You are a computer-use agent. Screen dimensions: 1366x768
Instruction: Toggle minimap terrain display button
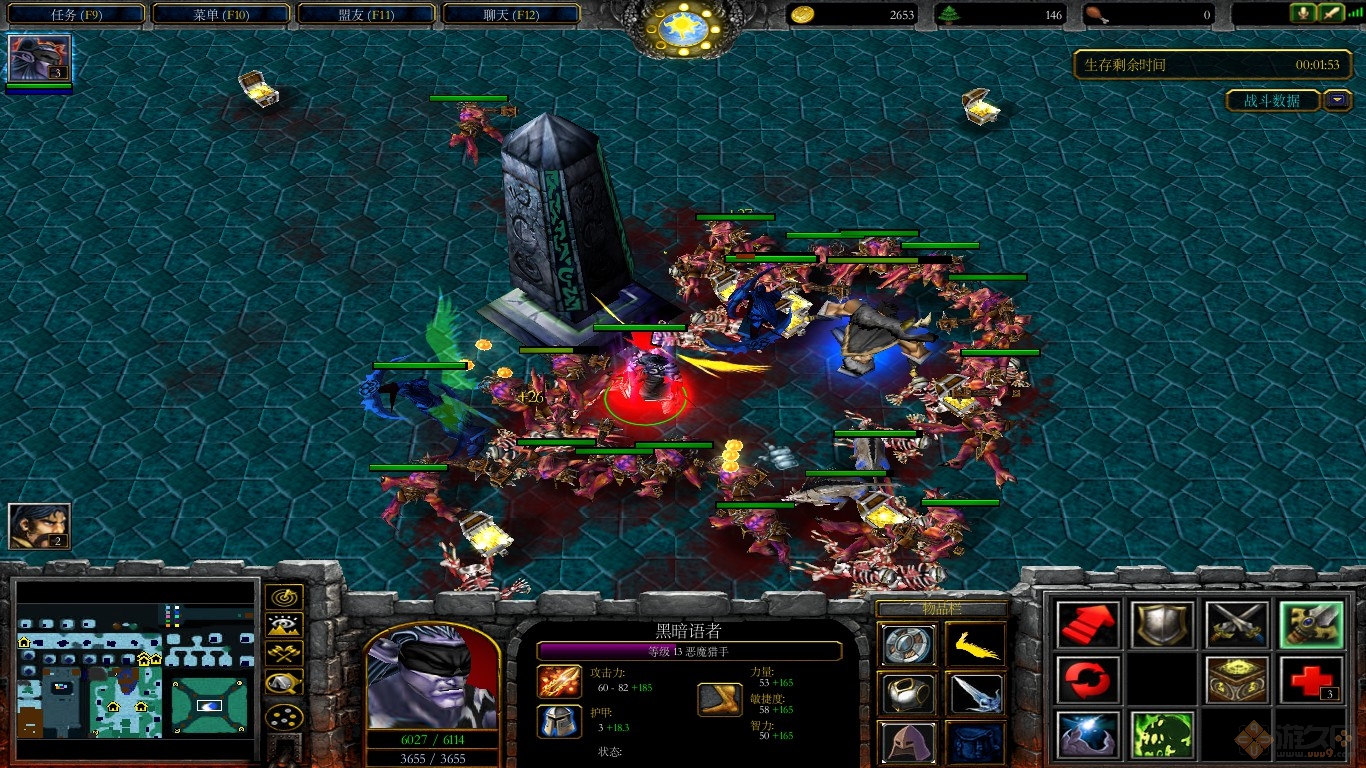(284, 626)
